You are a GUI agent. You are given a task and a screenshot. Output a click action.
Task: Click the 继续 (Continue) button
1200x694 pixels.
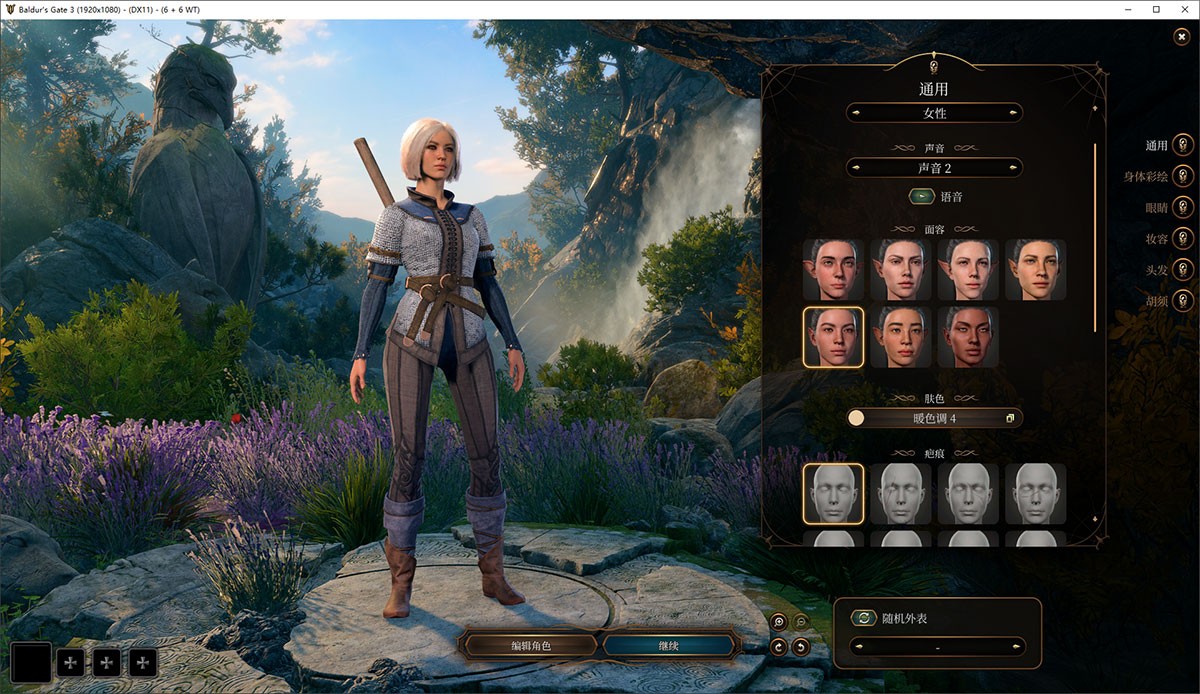pos(668,646)
